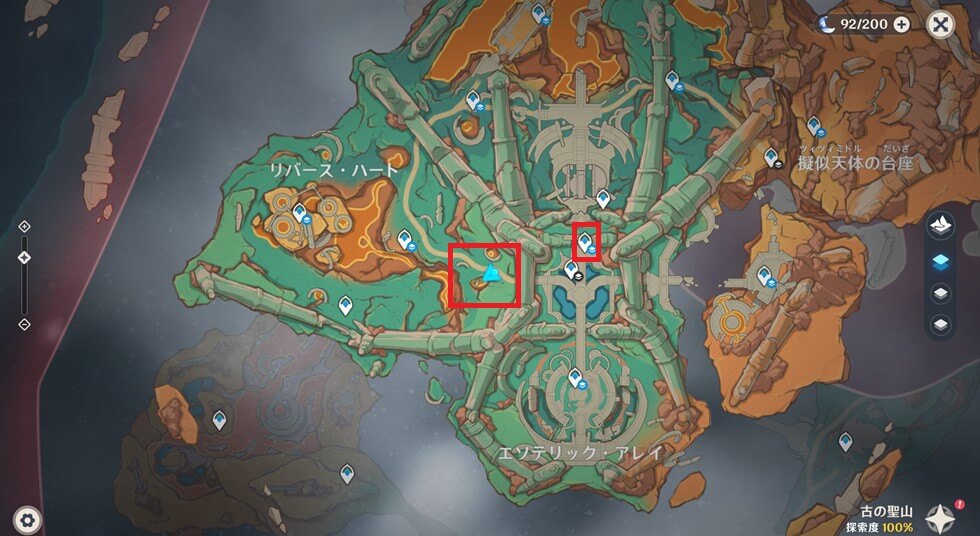Switch to the surface layer with mountain icon
The image size is (980, 536).
(x=939, y=227)
